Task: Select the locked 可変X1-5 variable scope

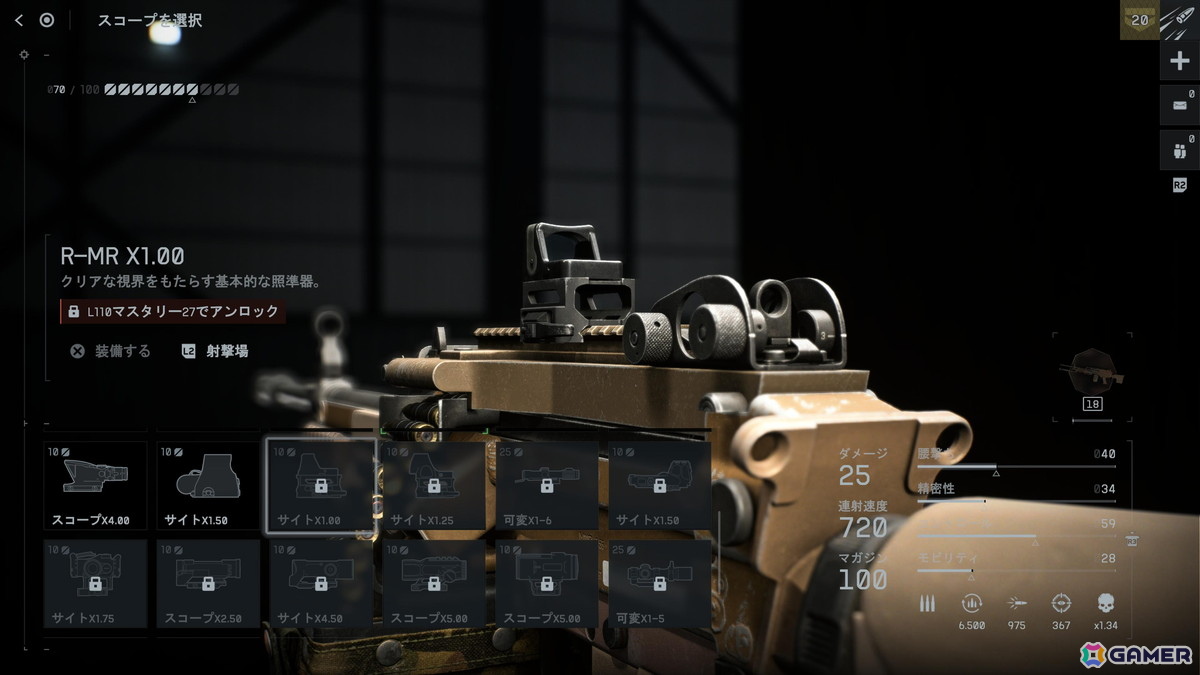Action: pyautogui.click(x=659, y=584)
